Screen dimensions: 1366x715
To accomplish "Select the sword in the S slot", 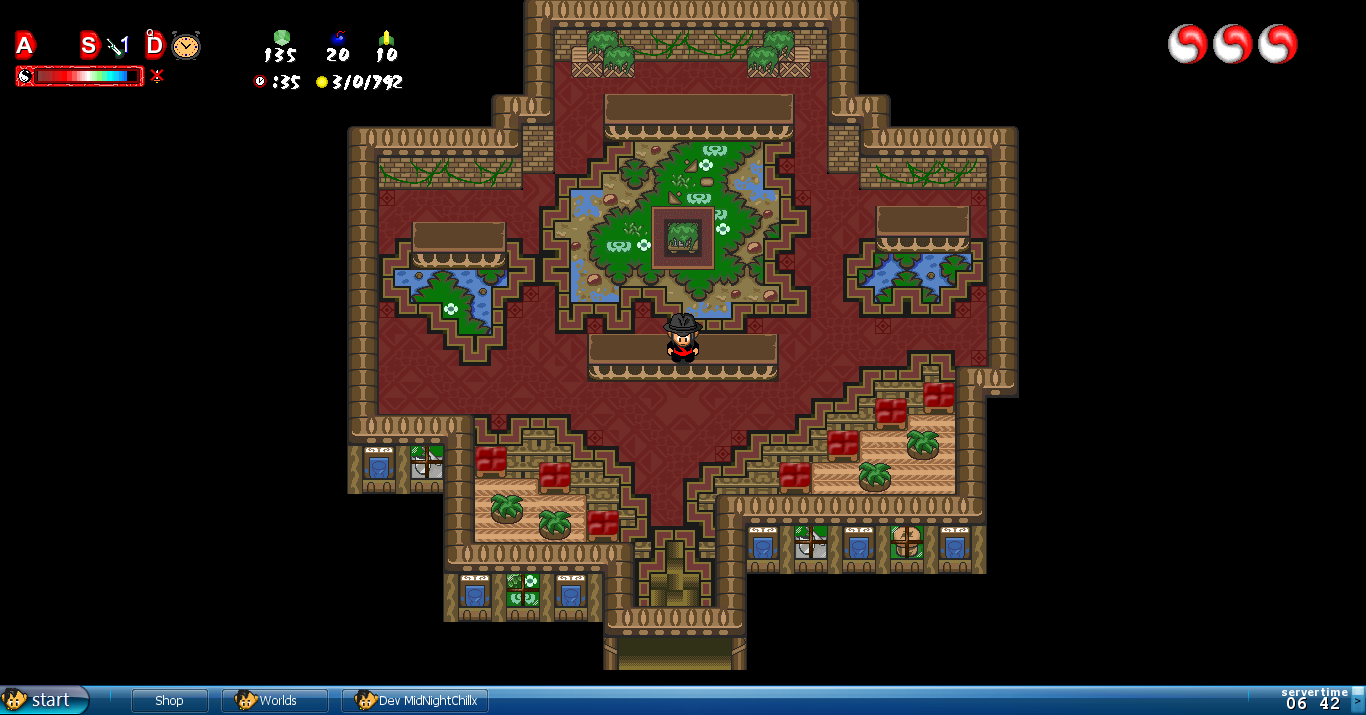I will pos(118,45).
